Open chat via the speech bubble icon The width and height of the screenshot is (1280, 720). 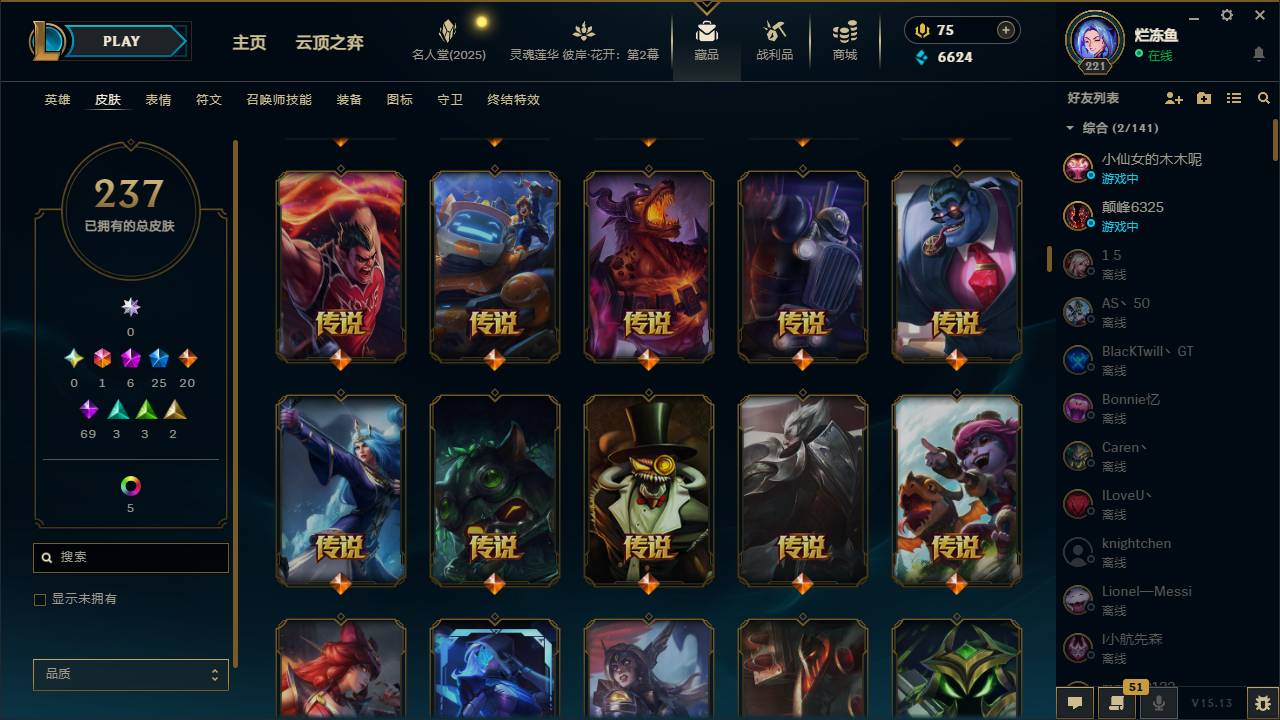1075,703
